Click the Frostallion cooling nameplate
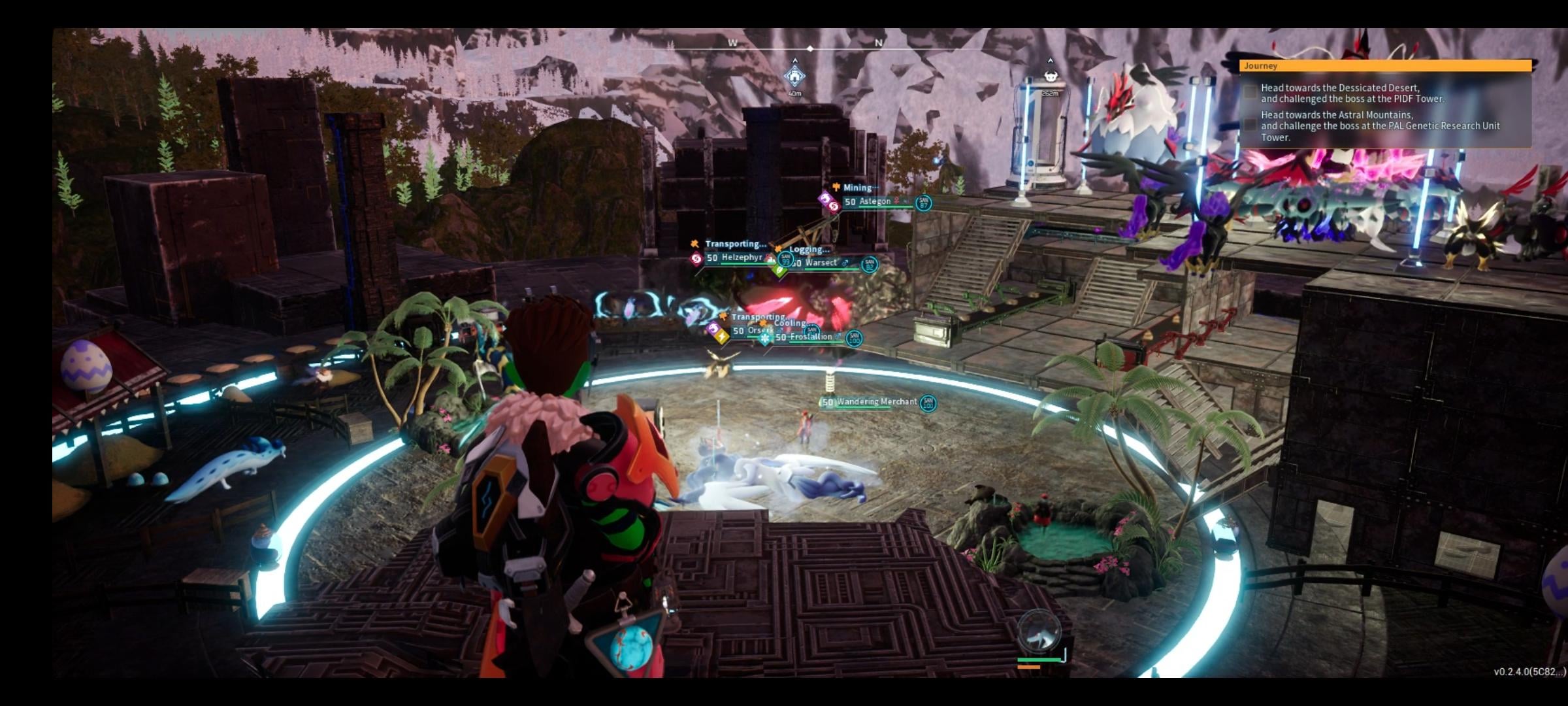Screen dimensions: 1568x706 click(811, 337)
